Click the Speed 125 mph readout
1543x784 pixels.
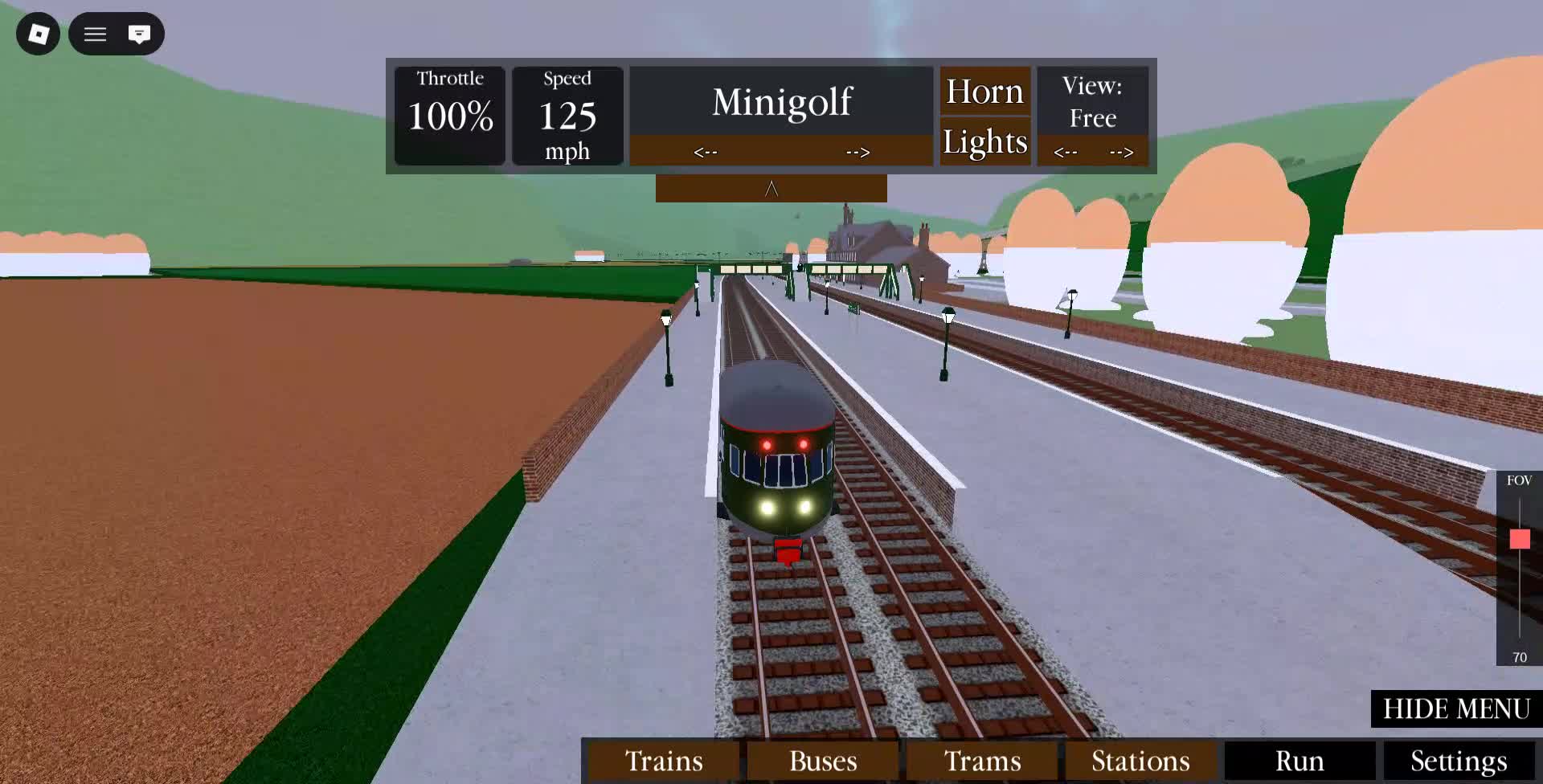coord(567,115)
